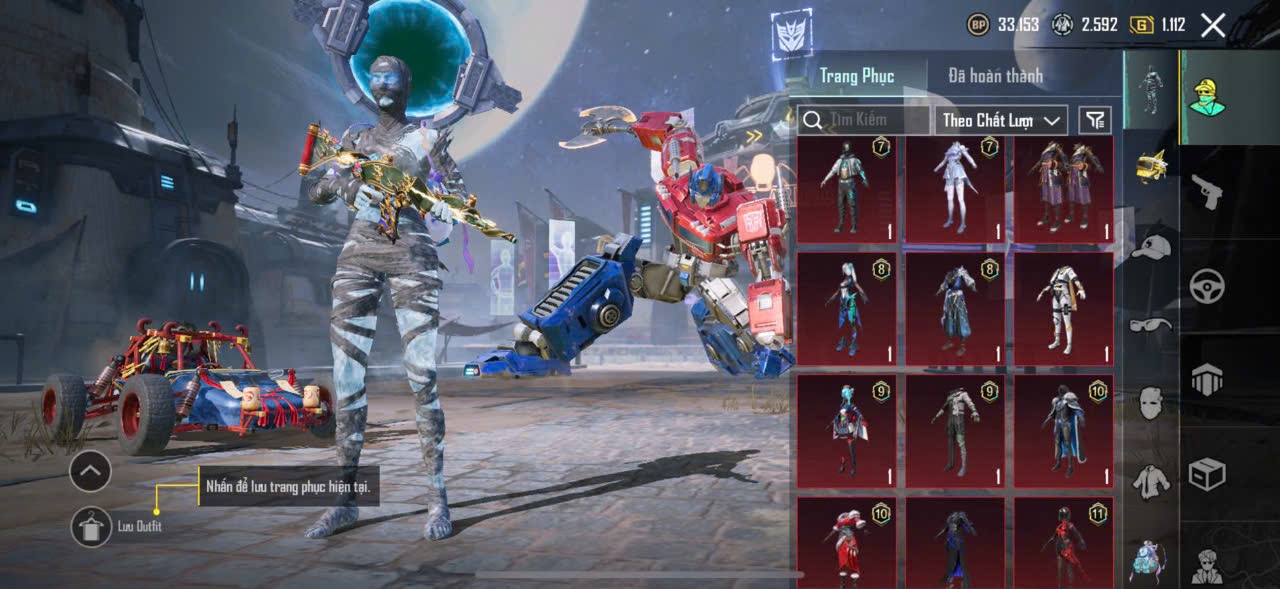Image resolution: width=1280 pixels, height=589 pixels.
Task: Select the white dress outfit thumbnail
Action: [x=954, y=190]
